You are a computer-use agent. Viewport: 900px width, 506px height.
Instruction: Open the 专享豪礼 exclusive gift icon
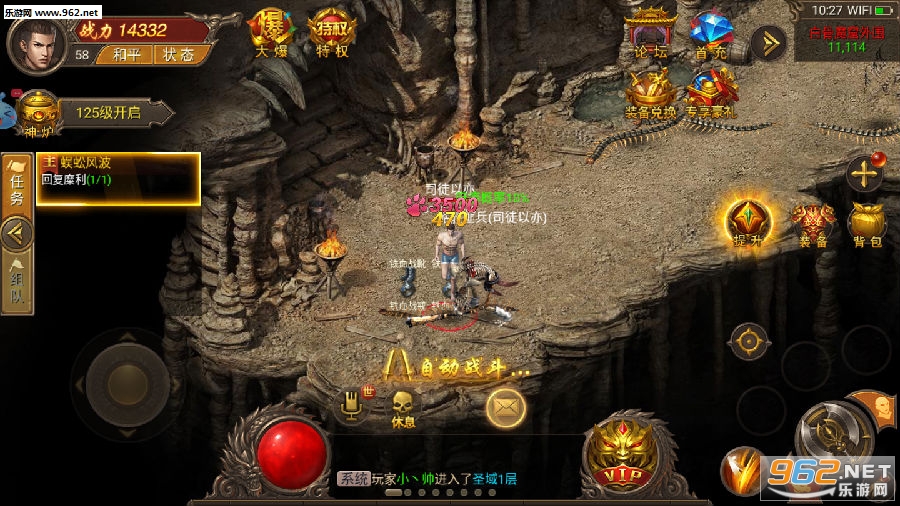click(x=711, y=94)
